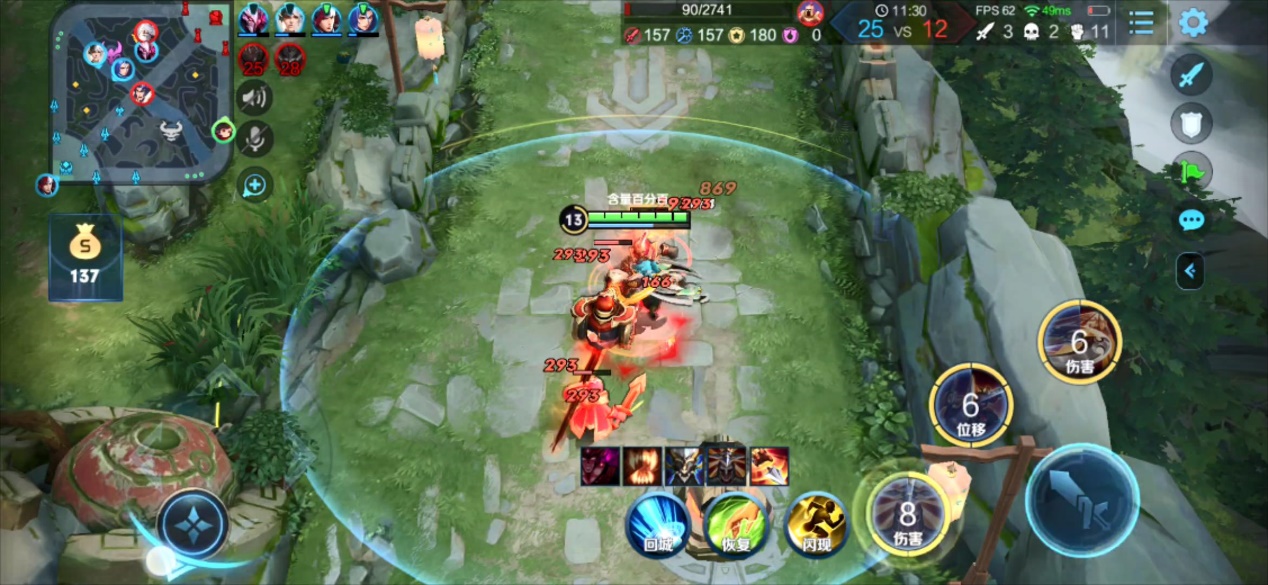The height and width of the screenshot is (585, 1268).
Task: Open the gold shop showing 137
Action: [85, 257]
